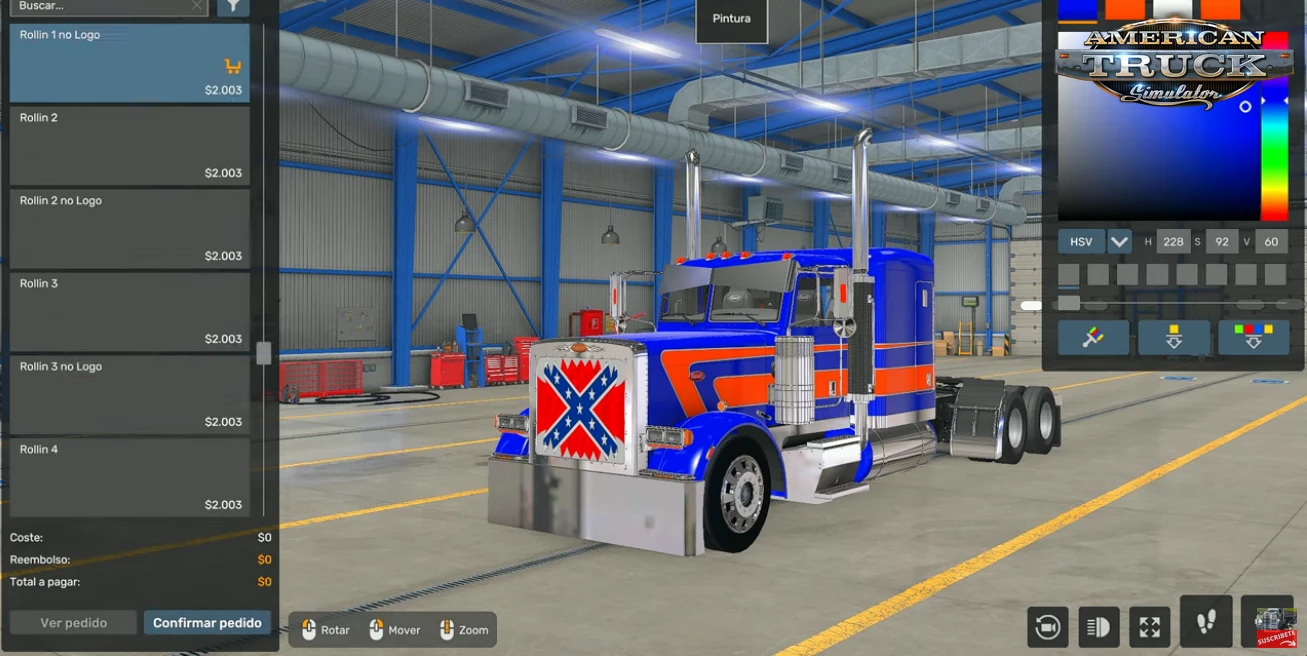Choose the Rollin 2 paint option
This screenshot has width=1307, height=656.
coord(129,146)
